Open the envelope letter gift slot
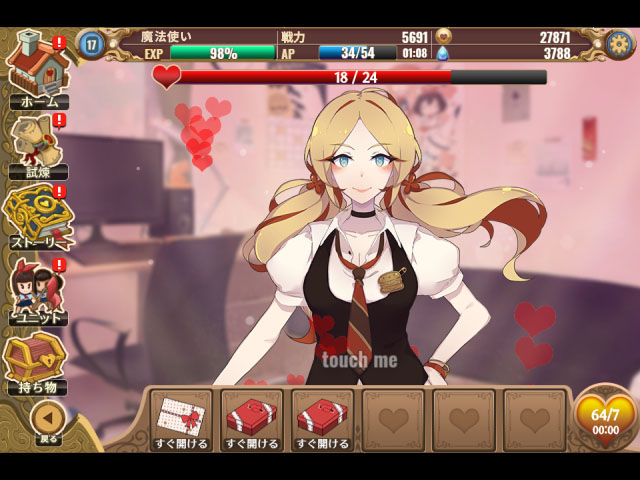 pyautogui.click(x=181, y=419)
